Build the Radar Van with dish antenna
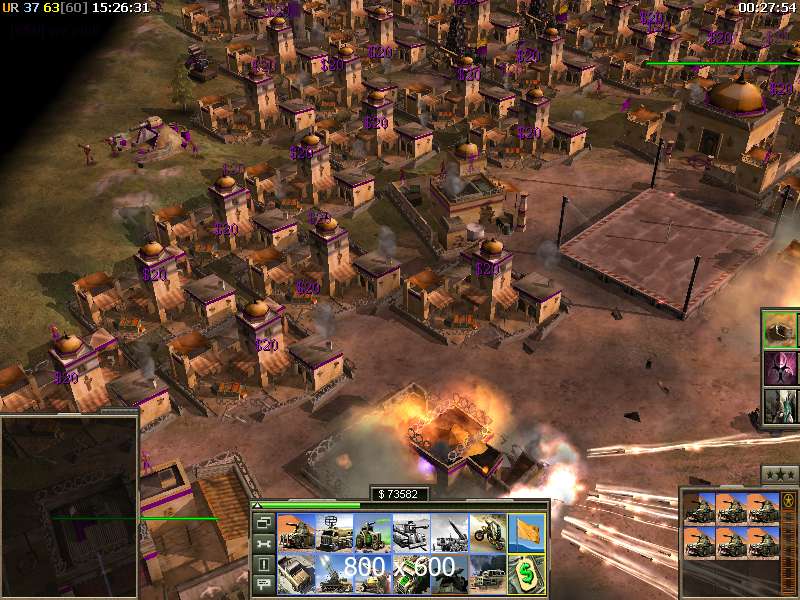 [333, 533]
